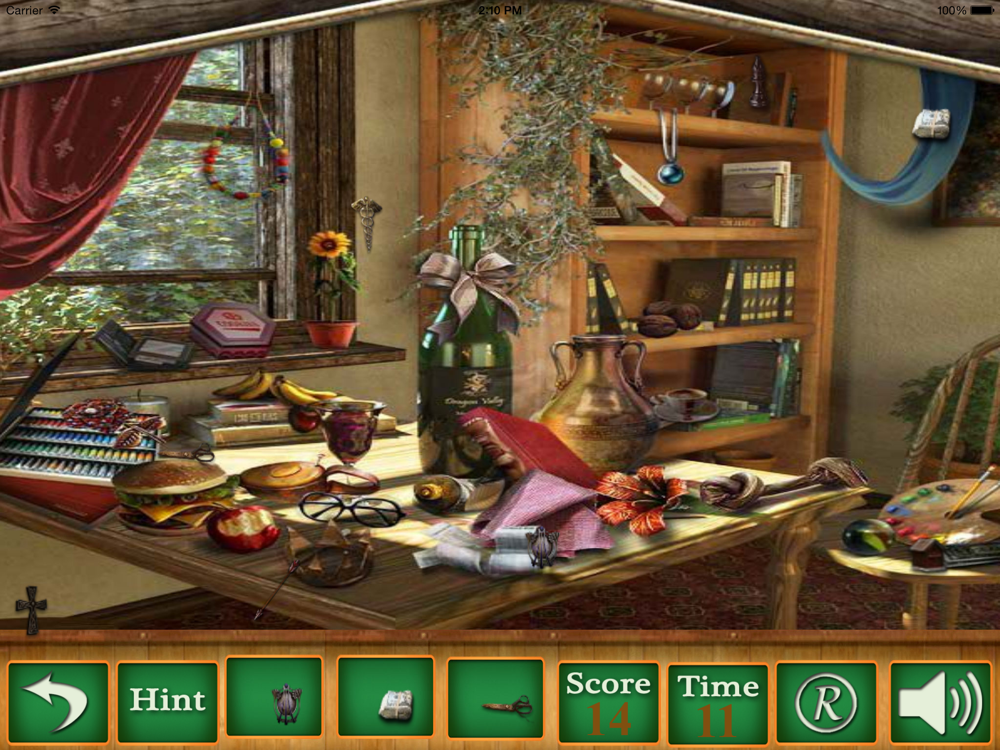Toggle sound with the speaker button

(x=938, y=701)
